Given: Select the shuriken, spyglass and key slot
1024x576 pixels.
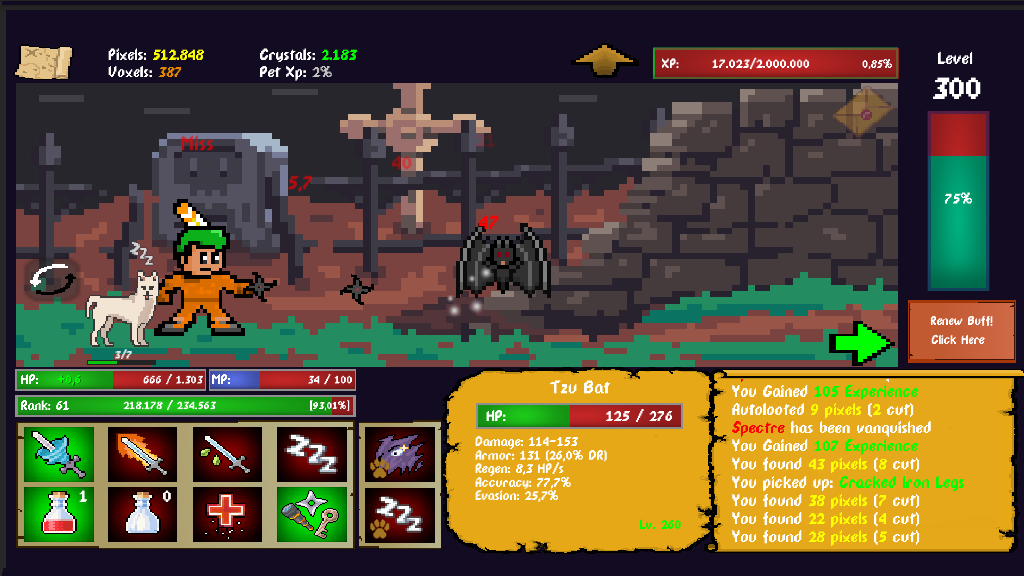Looking at the screenshot, I should (311, 513).
